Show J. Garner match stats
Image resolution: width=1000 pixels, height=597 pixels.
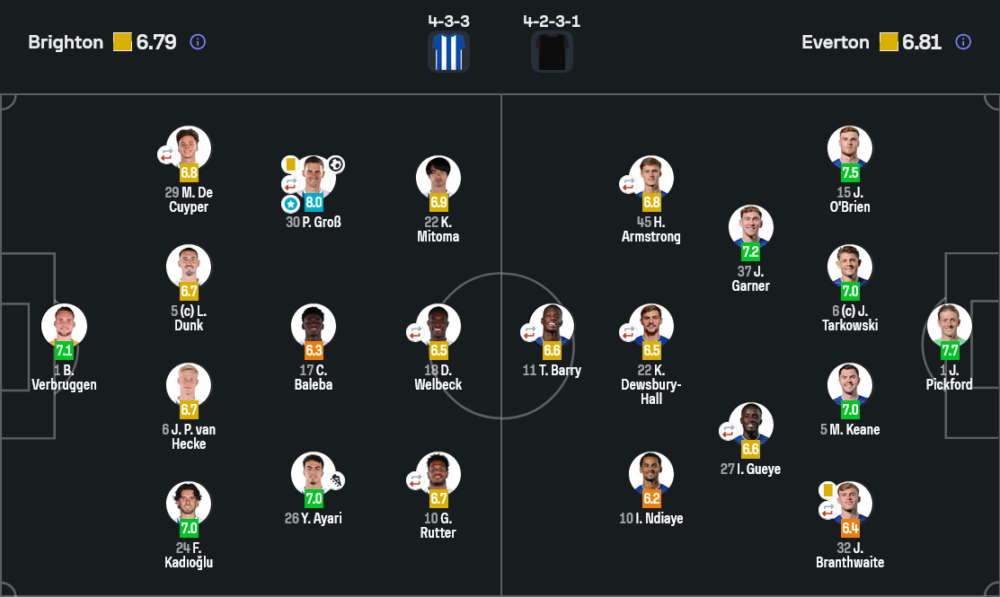pyautogui.click(x=751, y=227)
